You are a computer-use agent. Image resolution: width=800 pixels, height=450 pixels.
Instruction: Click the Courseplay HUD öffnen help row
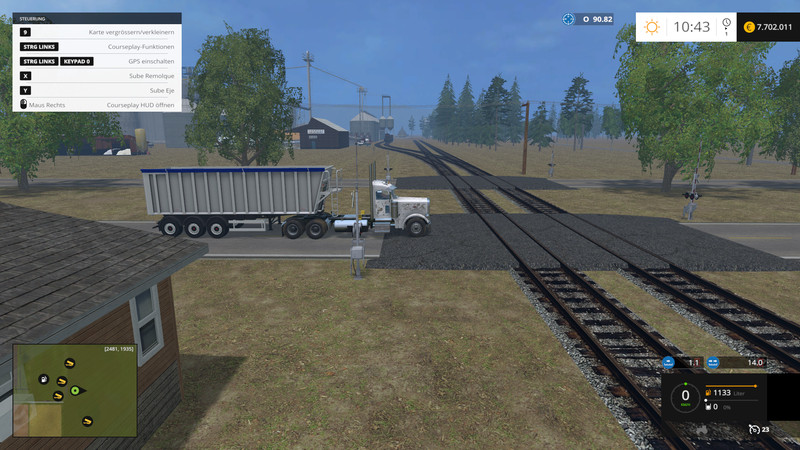click(x=97, y=104)
